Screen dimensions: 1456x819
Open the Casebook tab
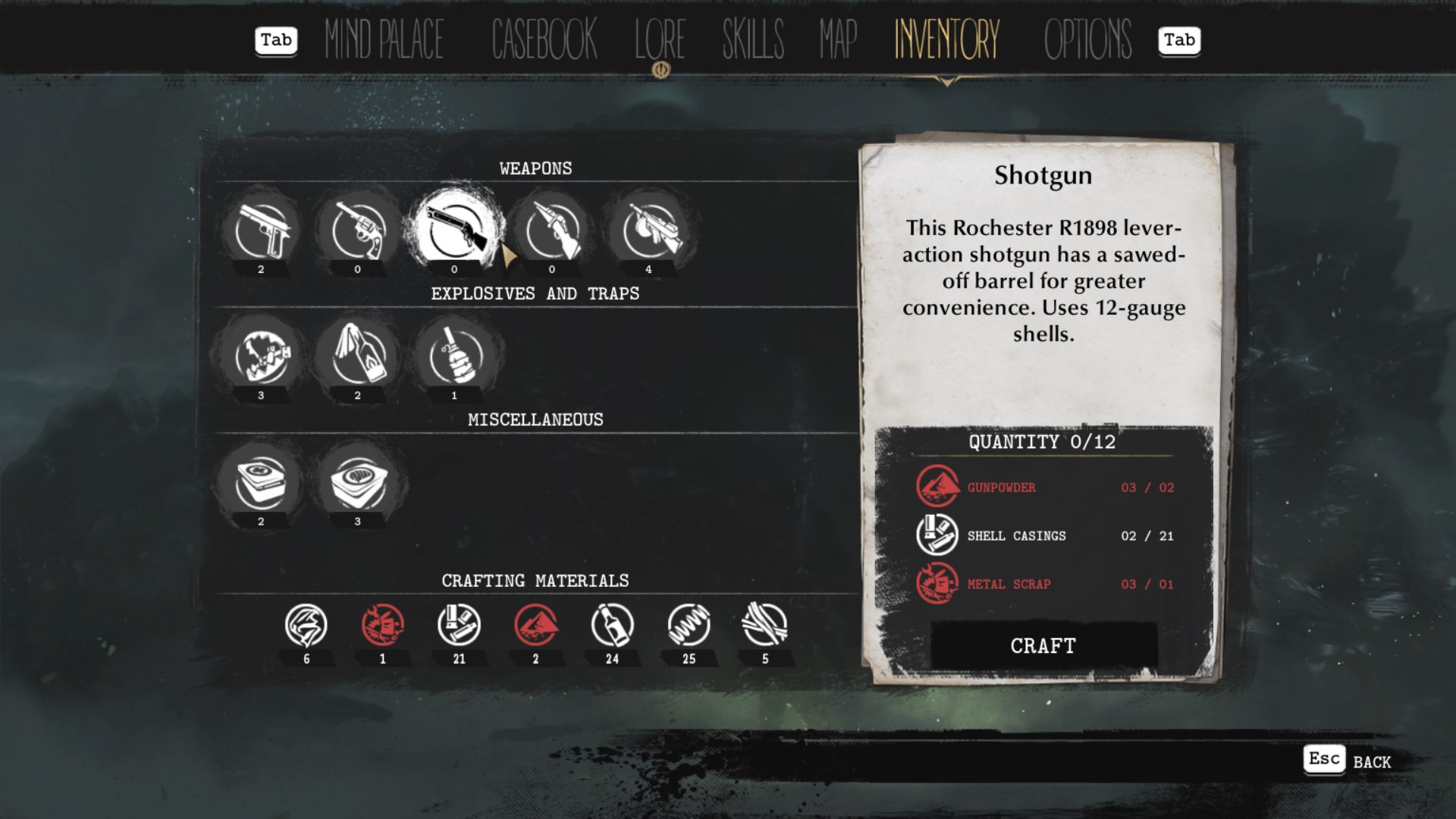[544, 39]
